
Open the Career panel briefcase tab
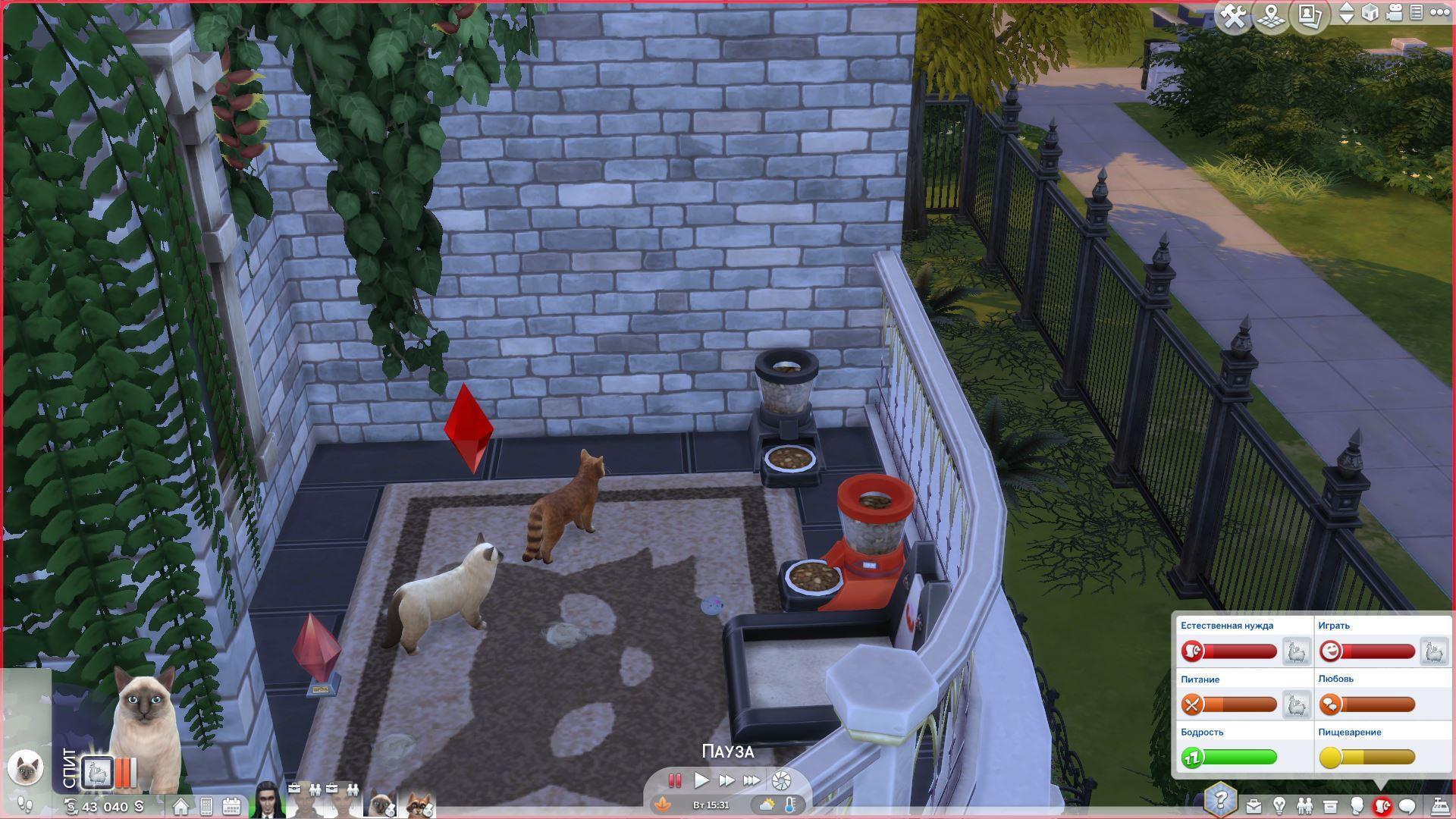point(1254,805)
